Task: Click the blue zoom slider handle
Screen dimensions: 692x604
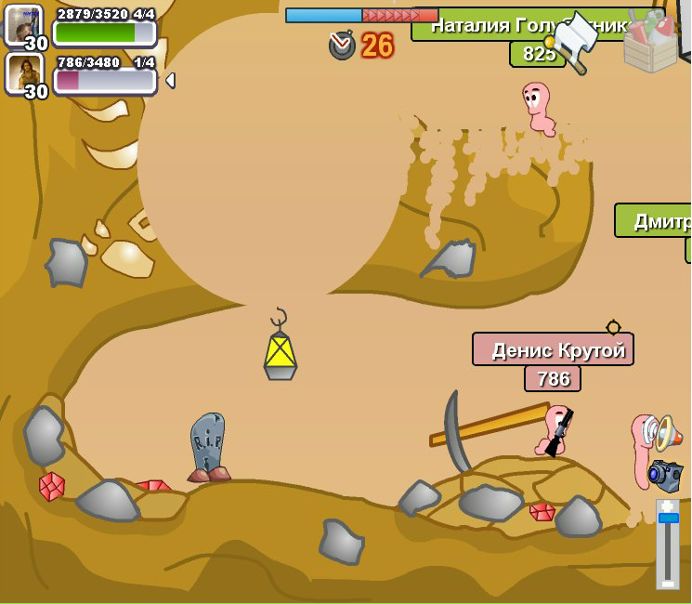Action: 668,518
